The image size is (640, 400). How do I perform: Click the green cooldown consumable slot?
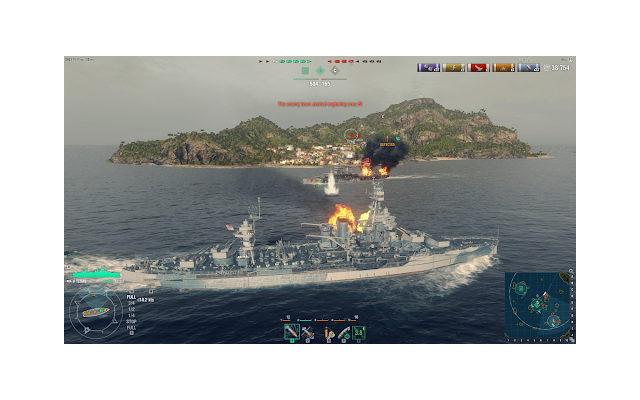coord(359,331)
